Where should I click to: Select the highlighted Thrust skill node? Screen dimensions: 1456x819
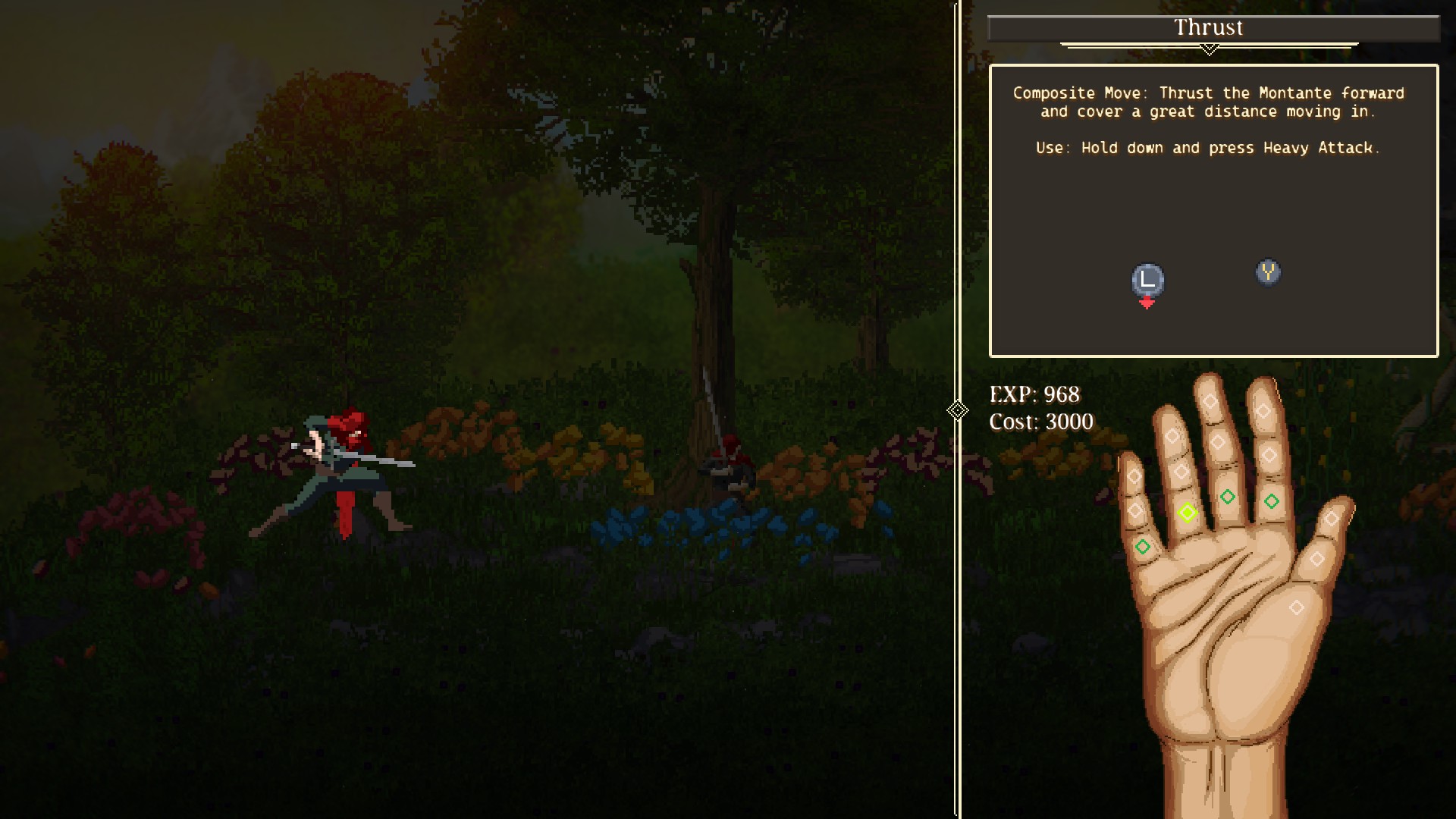point(1188,513)
